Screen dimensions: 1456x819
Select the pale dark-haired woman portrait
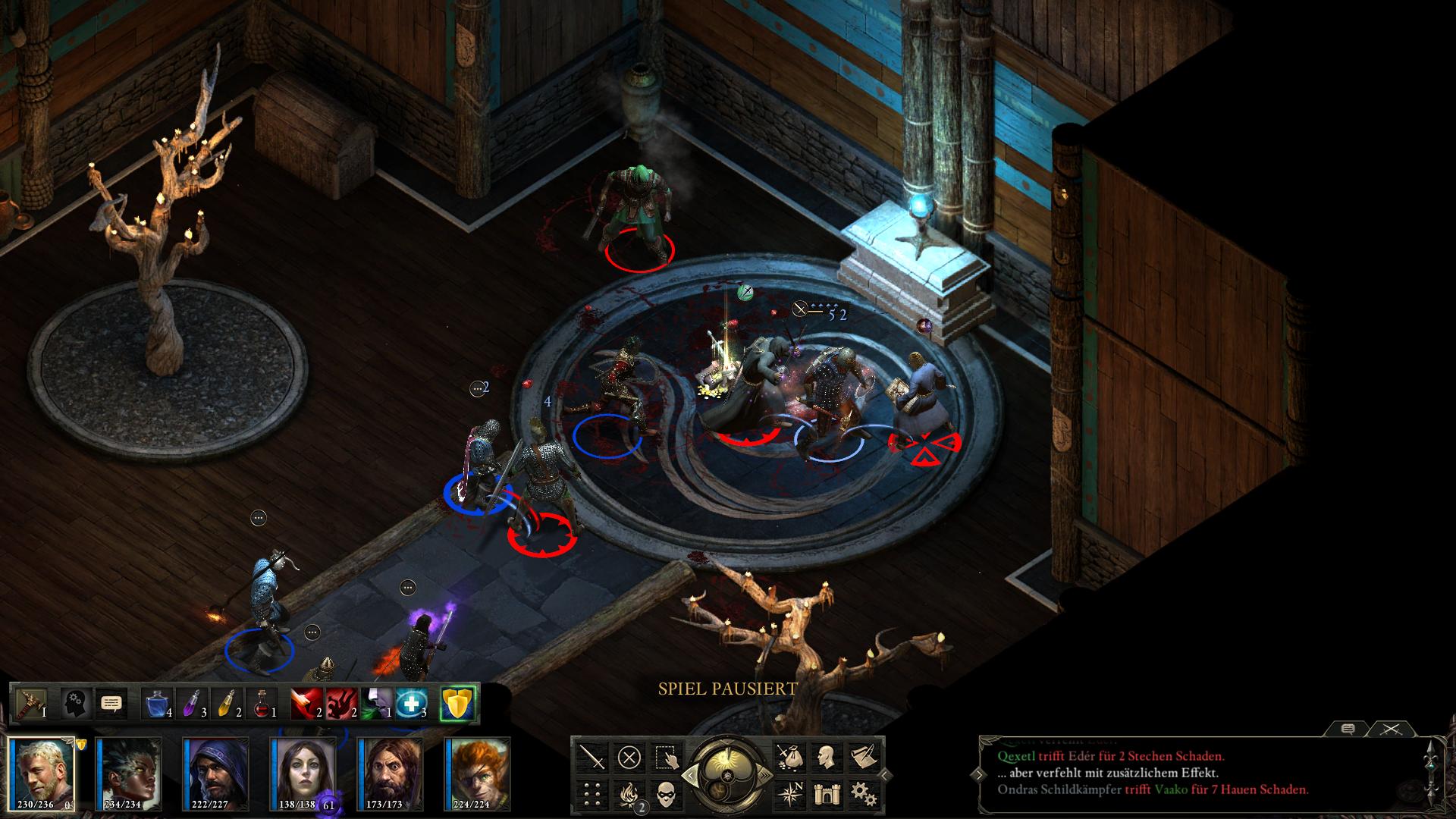click(x=303, y=773)
